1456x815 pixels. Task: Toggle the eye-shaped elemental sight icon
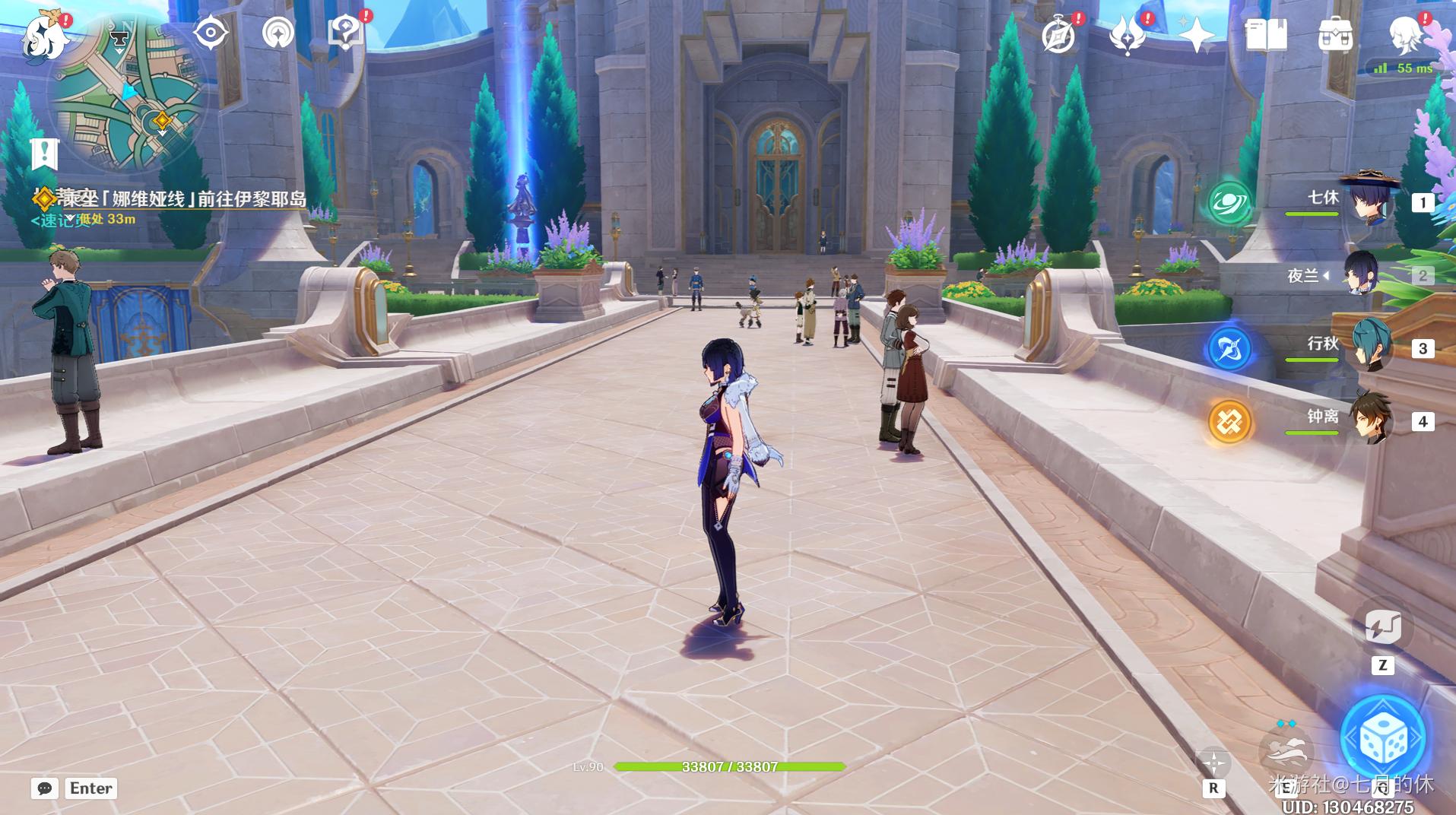click(x=210, y=33)
